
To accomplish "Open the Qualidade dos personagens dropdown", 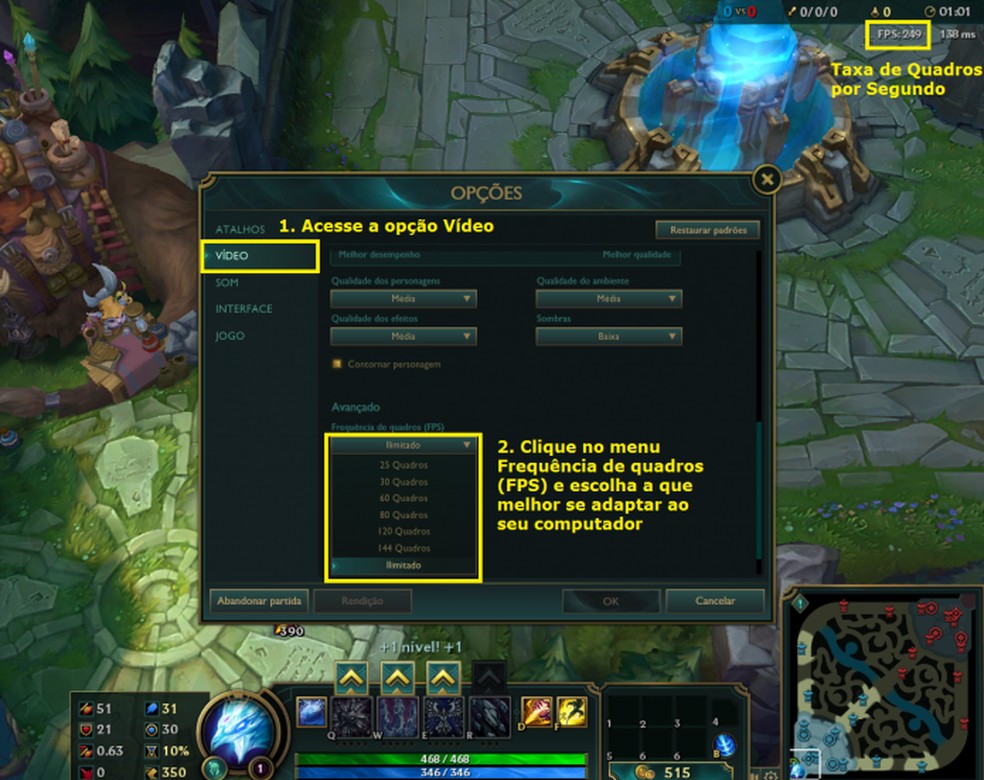I will coord(404,299).
